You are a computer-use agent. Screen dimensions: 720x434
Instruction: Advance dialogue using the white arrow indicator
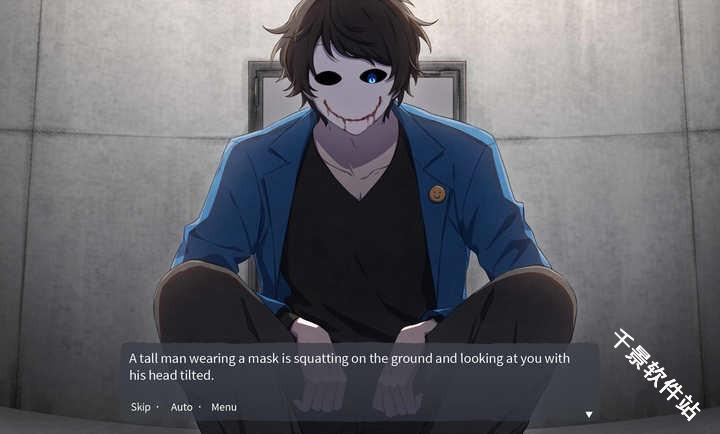pyautogui.click(x=589, y=414)
